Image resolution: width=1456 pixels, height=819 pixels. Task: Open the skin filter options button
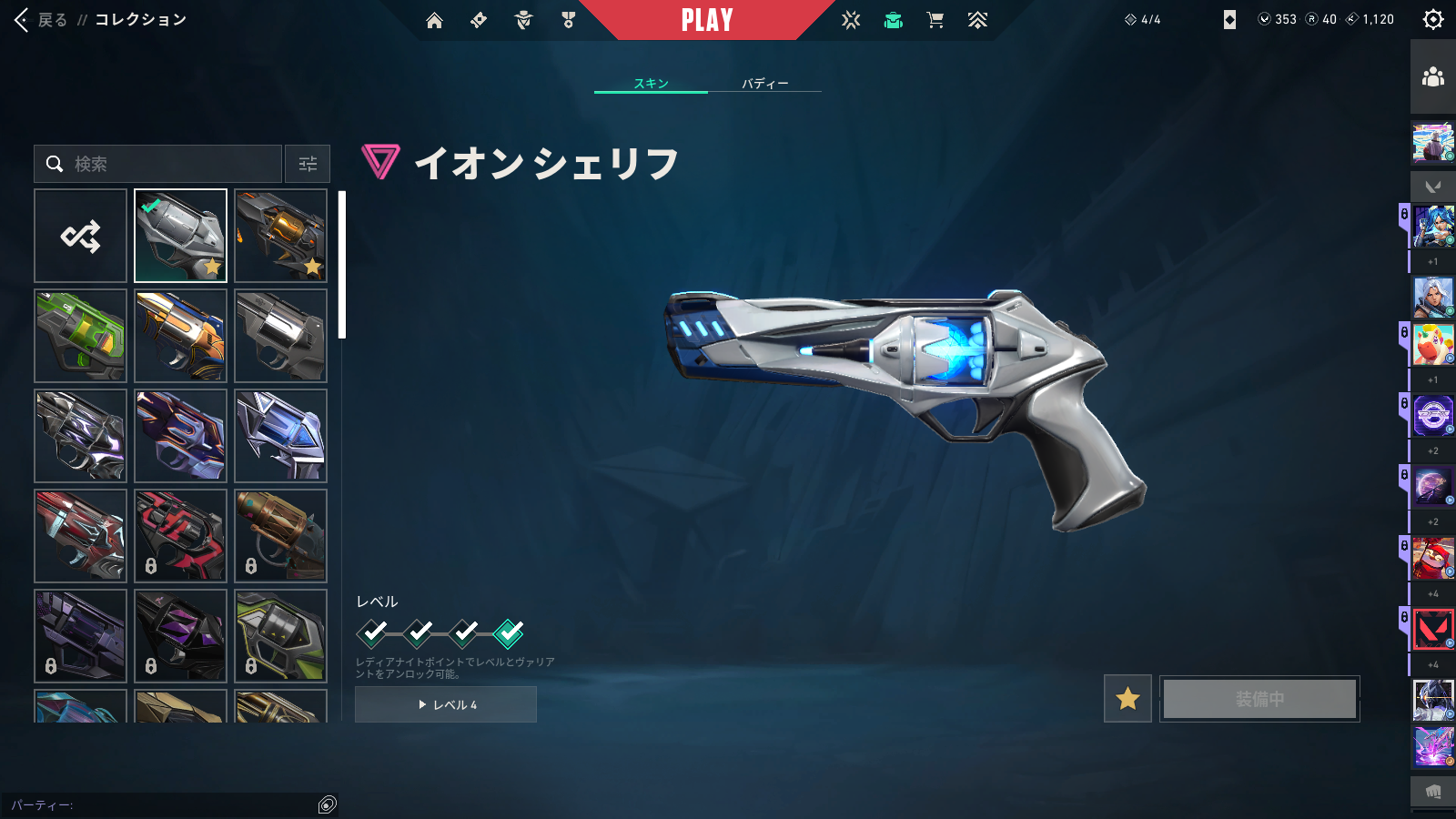pyautogui.click(x=308, y=164)
